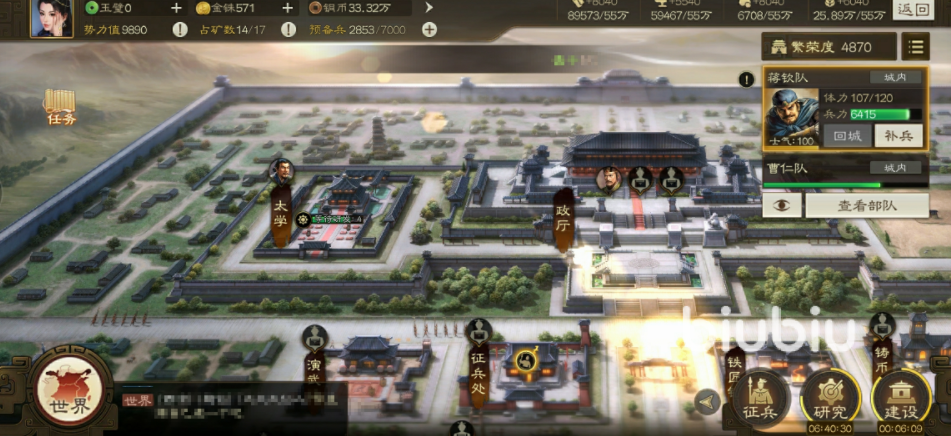Show 势力值 info via exclamation icon
The height and width of the screenshot is (436, 951).
pyautogui.click(x=180, y=30)
